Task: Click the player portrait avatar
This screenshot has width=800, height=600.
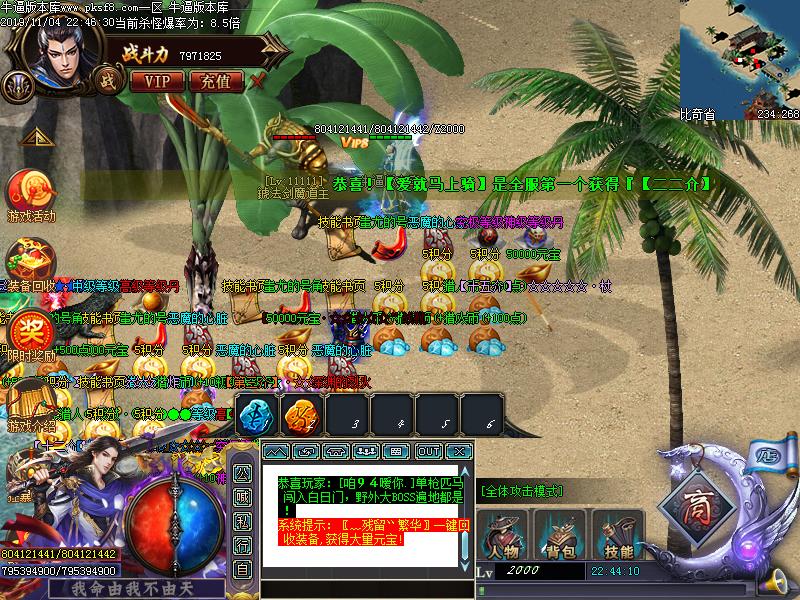Action: coord(60,52)
